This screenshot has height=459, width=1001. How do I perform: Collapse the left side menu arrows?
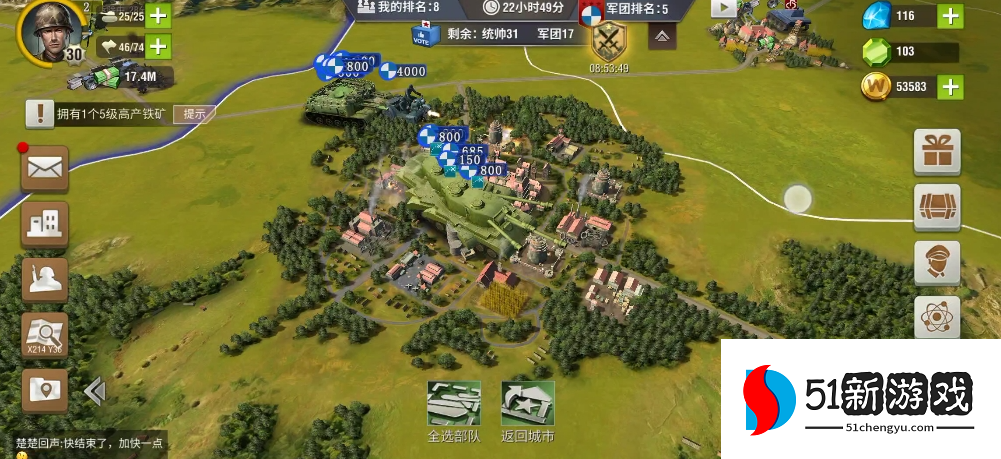(x=95, y=390)
